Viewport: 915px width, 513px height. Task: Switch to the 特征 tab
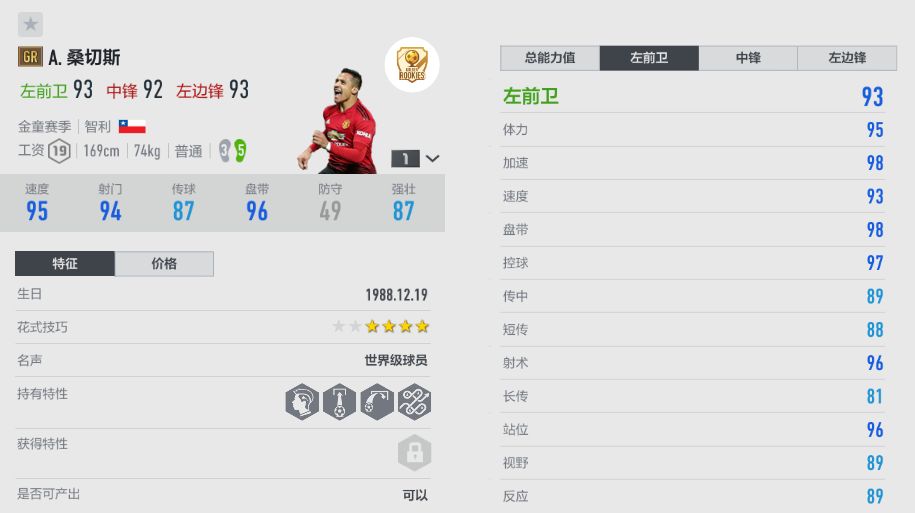[x=65, y=264]
